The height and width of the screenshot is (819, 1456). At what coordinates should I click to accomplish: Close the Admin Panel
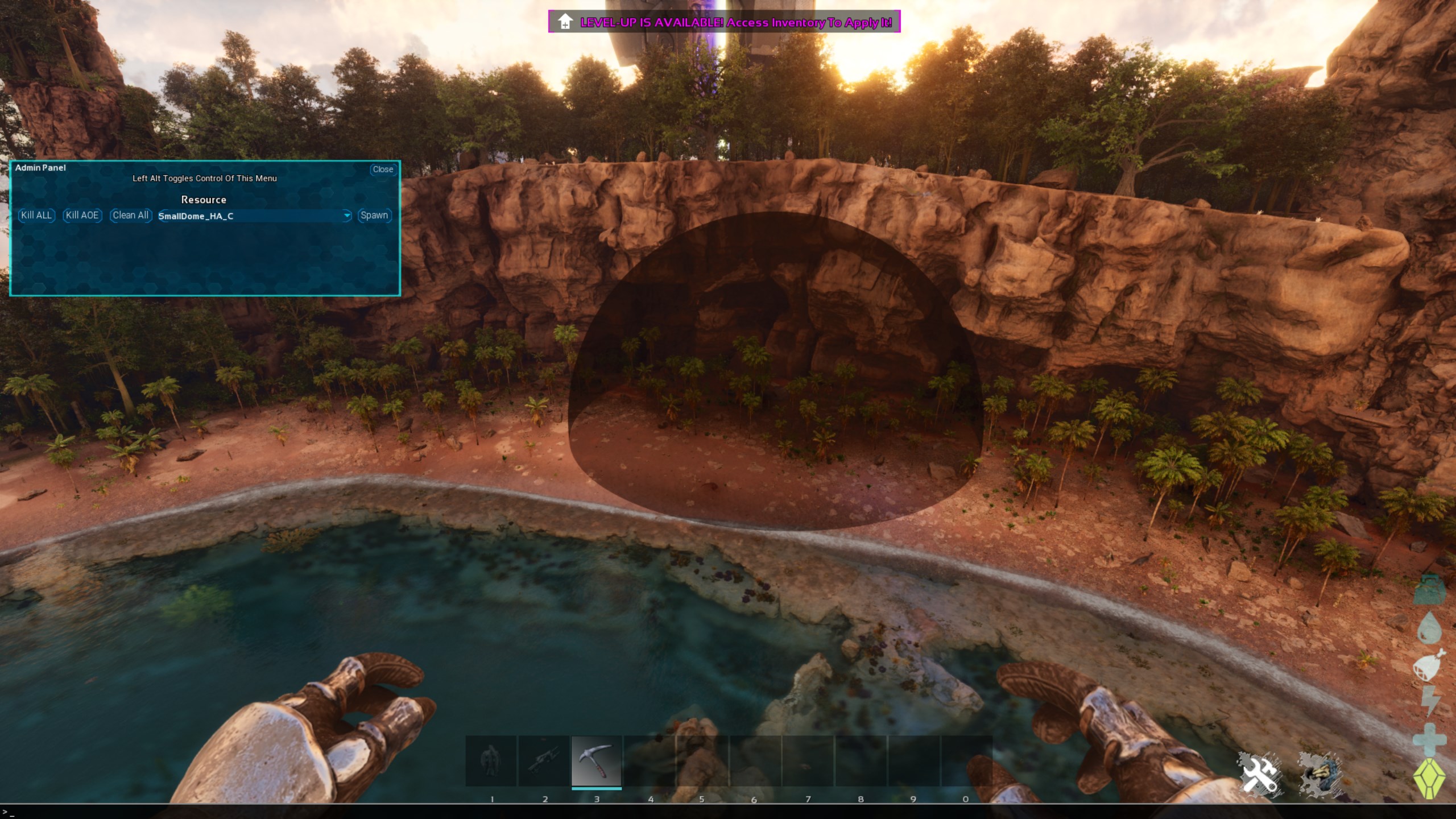point(383,169)
